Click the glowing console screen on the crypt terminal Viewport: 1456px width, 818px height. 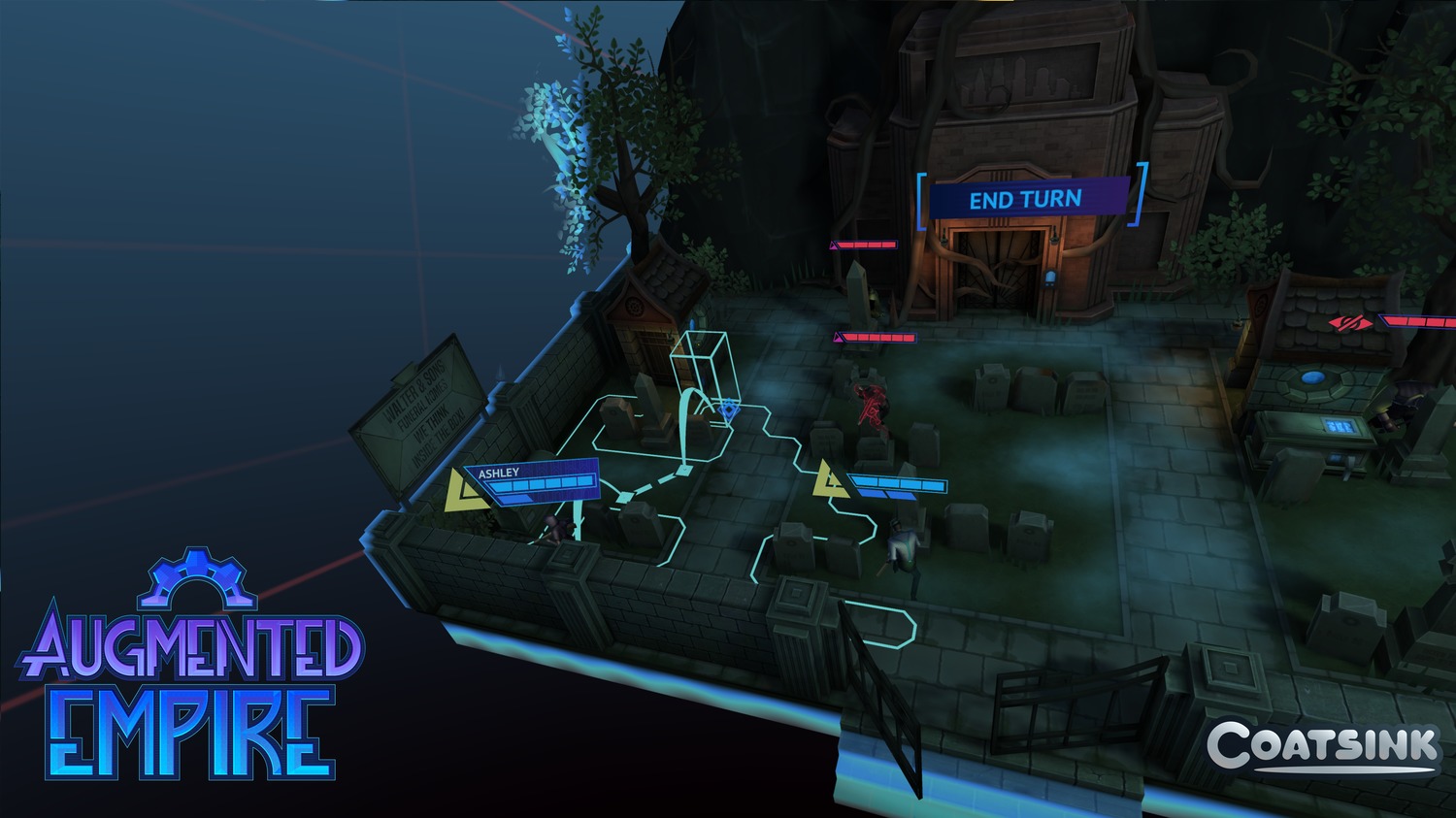[x=1340, y=427]
